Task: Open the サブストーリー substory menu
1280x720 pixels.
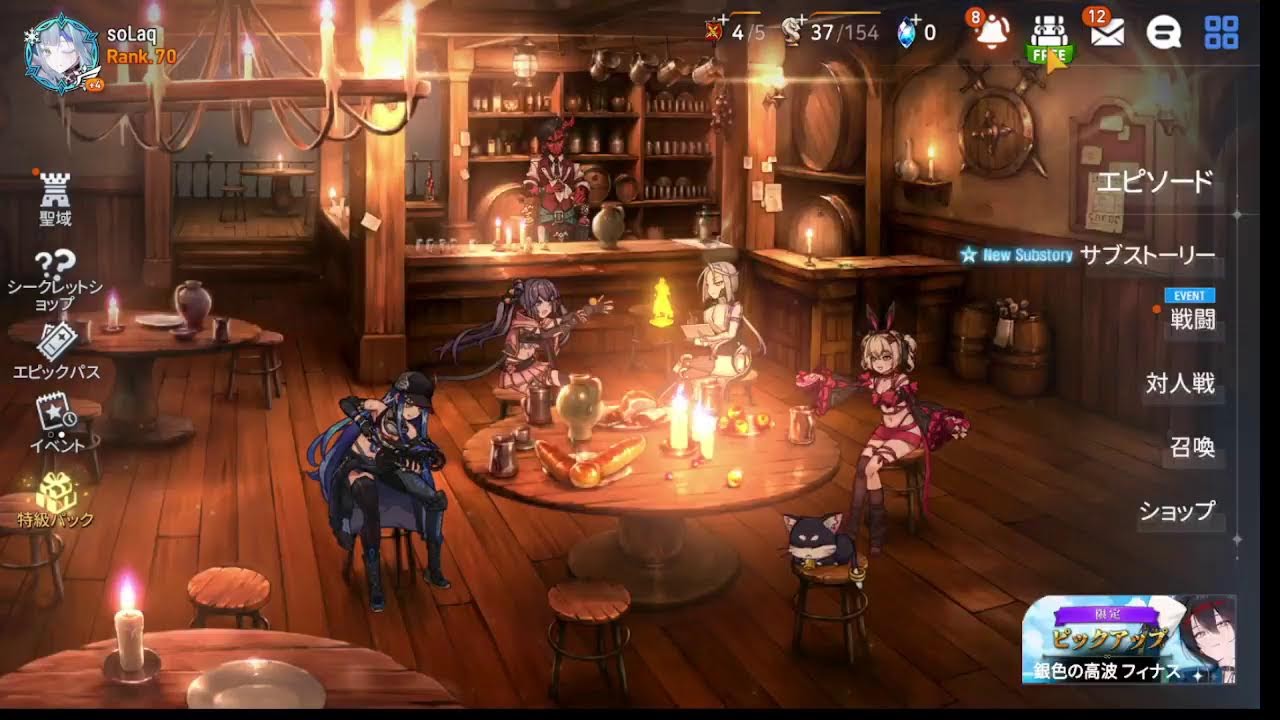Action: 1147,255
